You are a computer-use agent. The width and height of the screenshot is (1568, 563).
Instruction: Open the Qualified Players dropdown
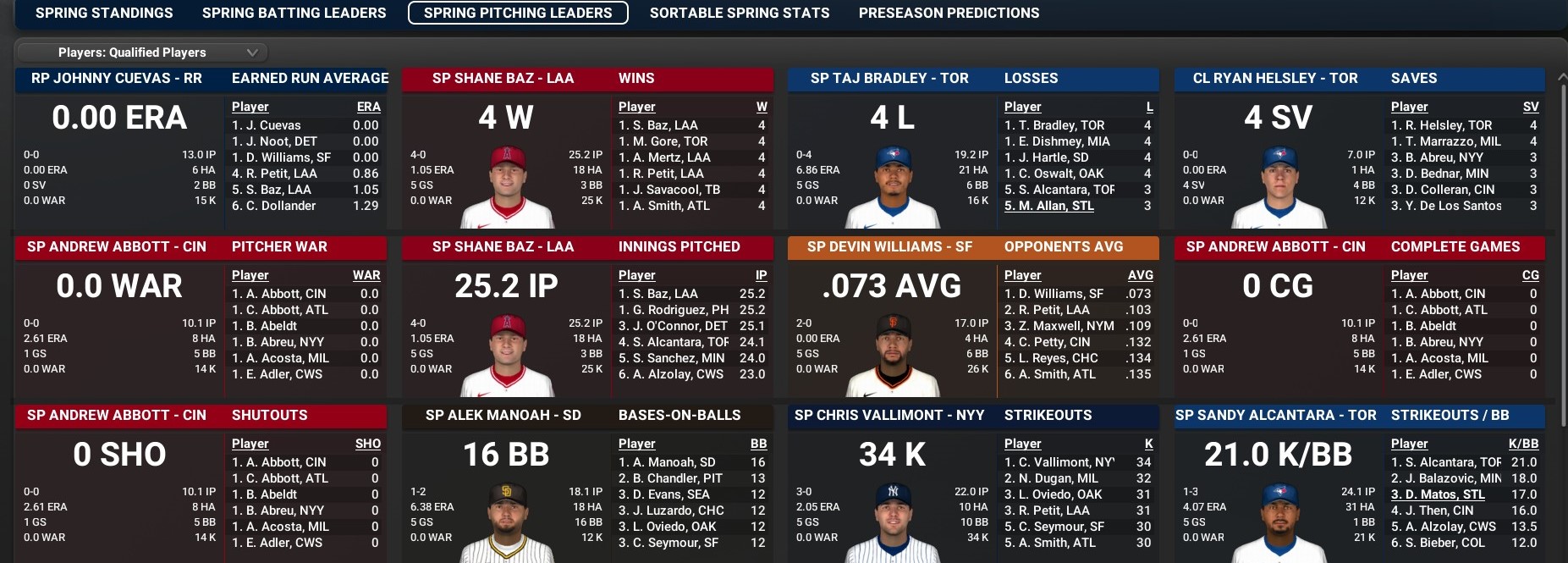[x=141, y=52]
